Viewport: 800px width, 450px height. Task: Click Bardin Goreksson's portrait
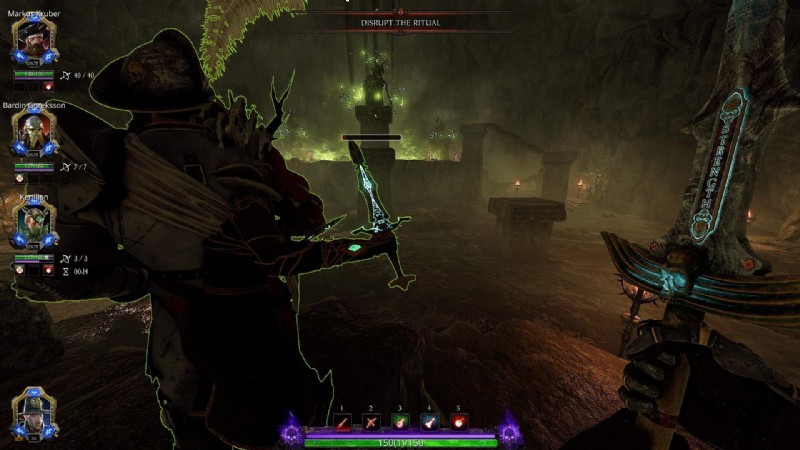(33, 129)
